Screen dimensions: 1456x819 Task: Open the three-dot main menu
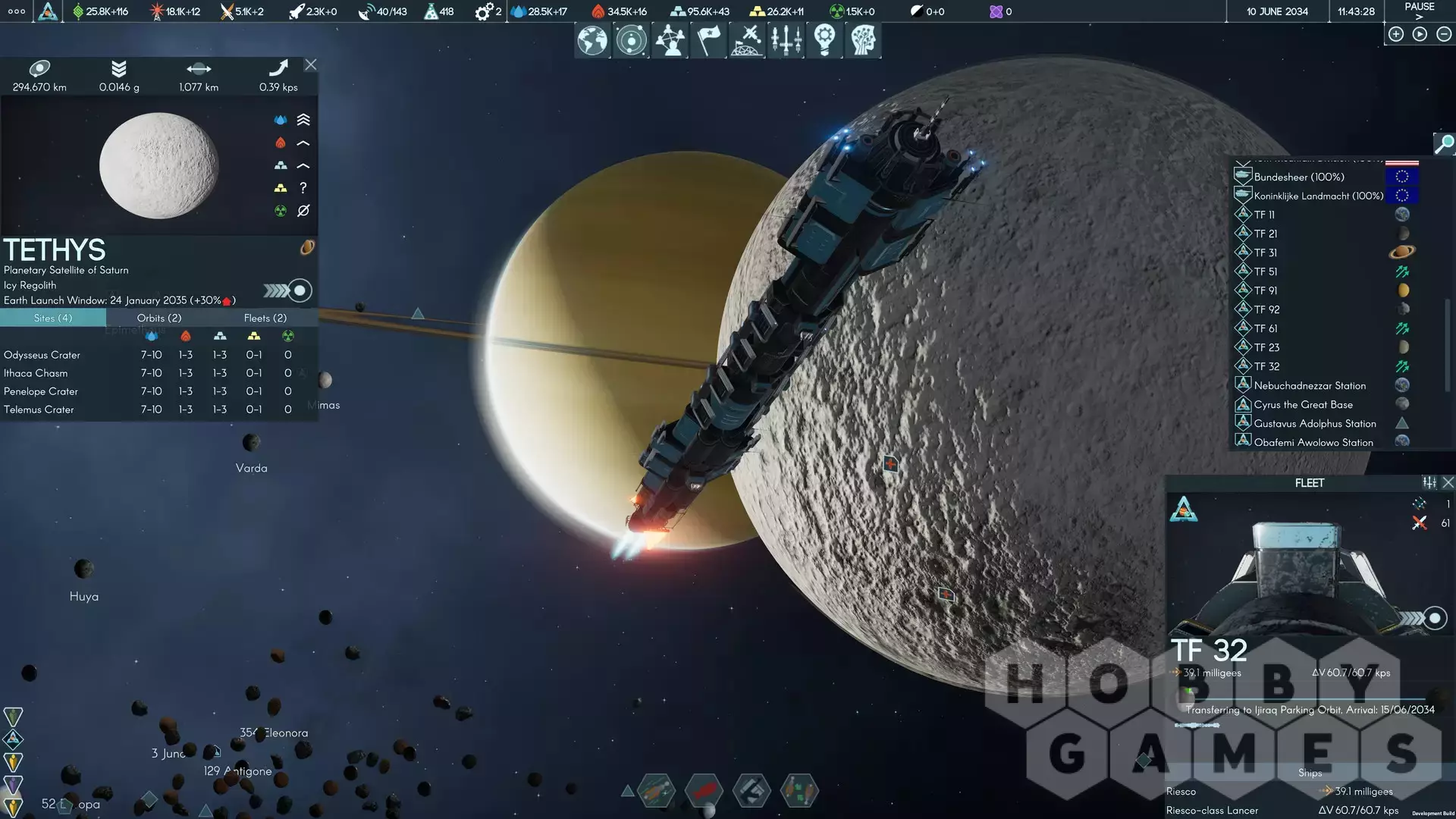tap(16, 11)
